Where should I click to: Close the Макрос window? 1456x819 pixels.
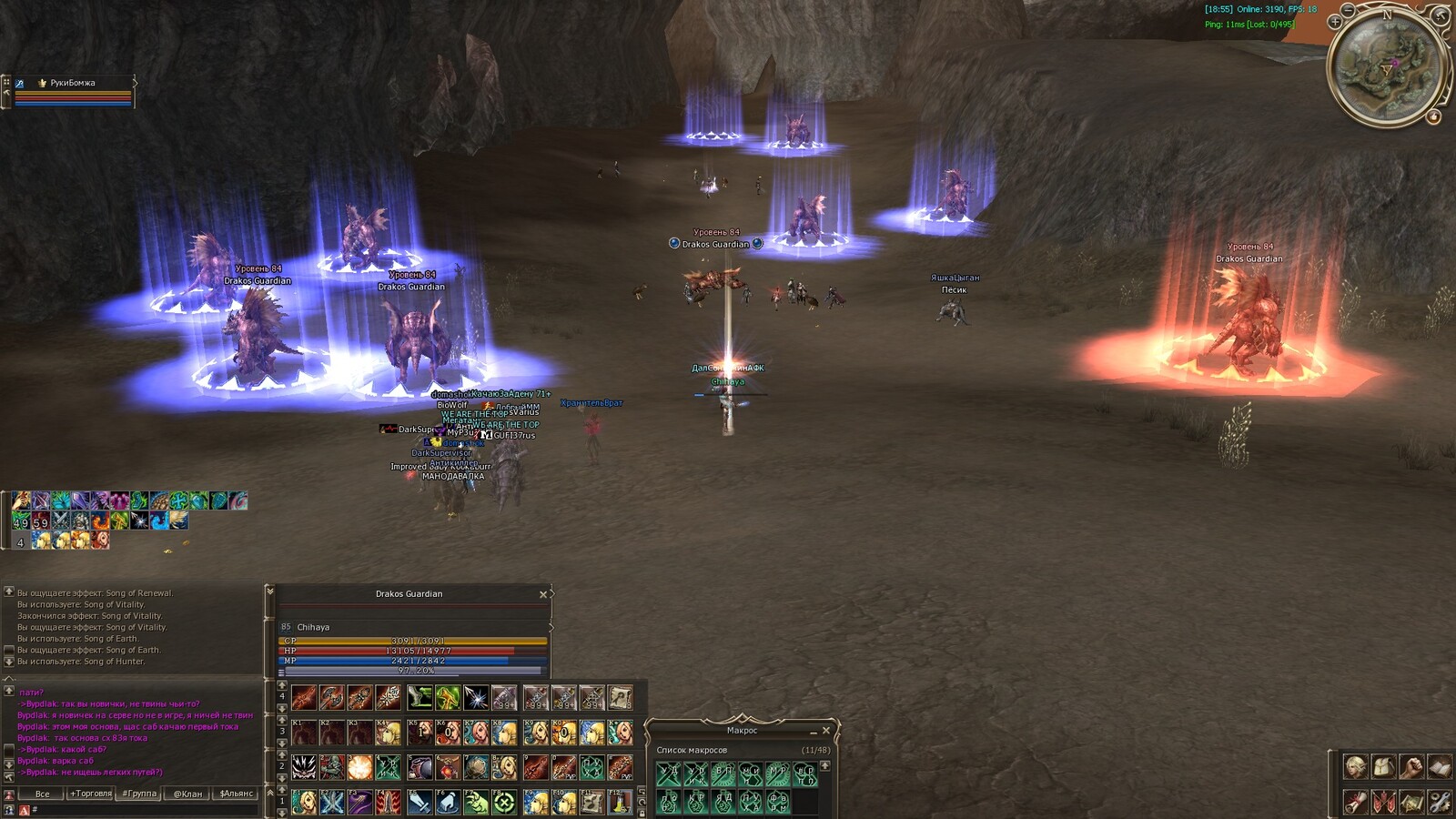point(826,731)
